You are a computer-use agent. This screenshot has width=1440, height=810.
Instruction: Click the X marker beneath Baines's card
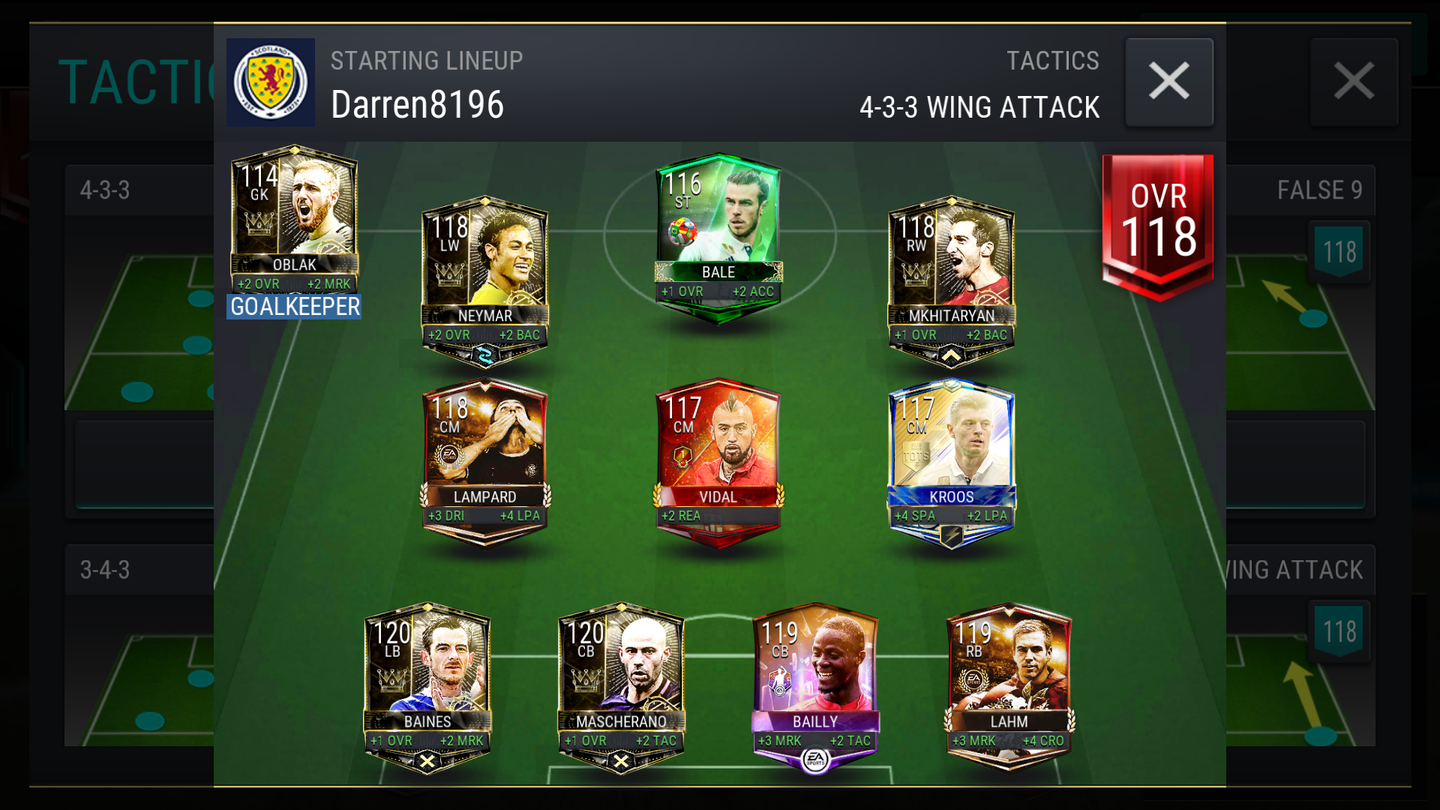428,760
